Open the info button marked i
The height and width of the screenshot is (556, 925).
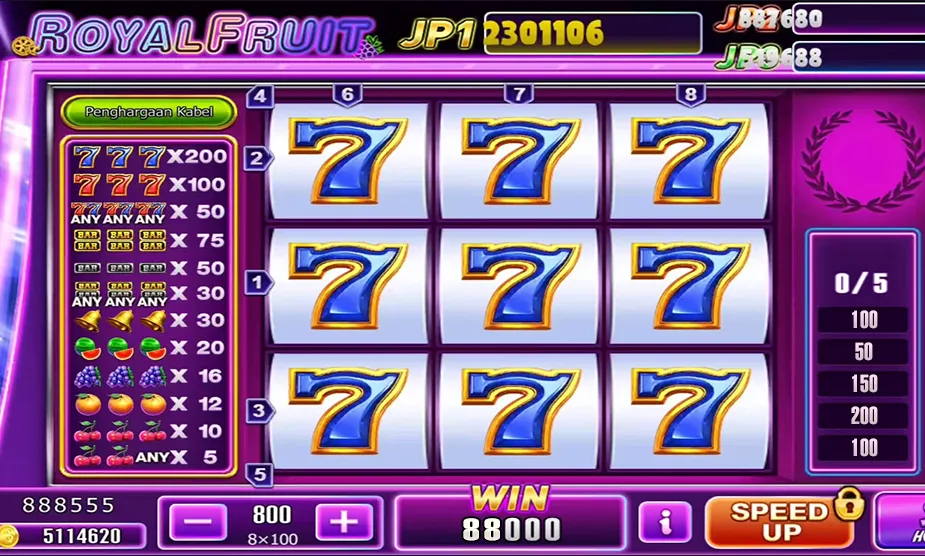664,522
